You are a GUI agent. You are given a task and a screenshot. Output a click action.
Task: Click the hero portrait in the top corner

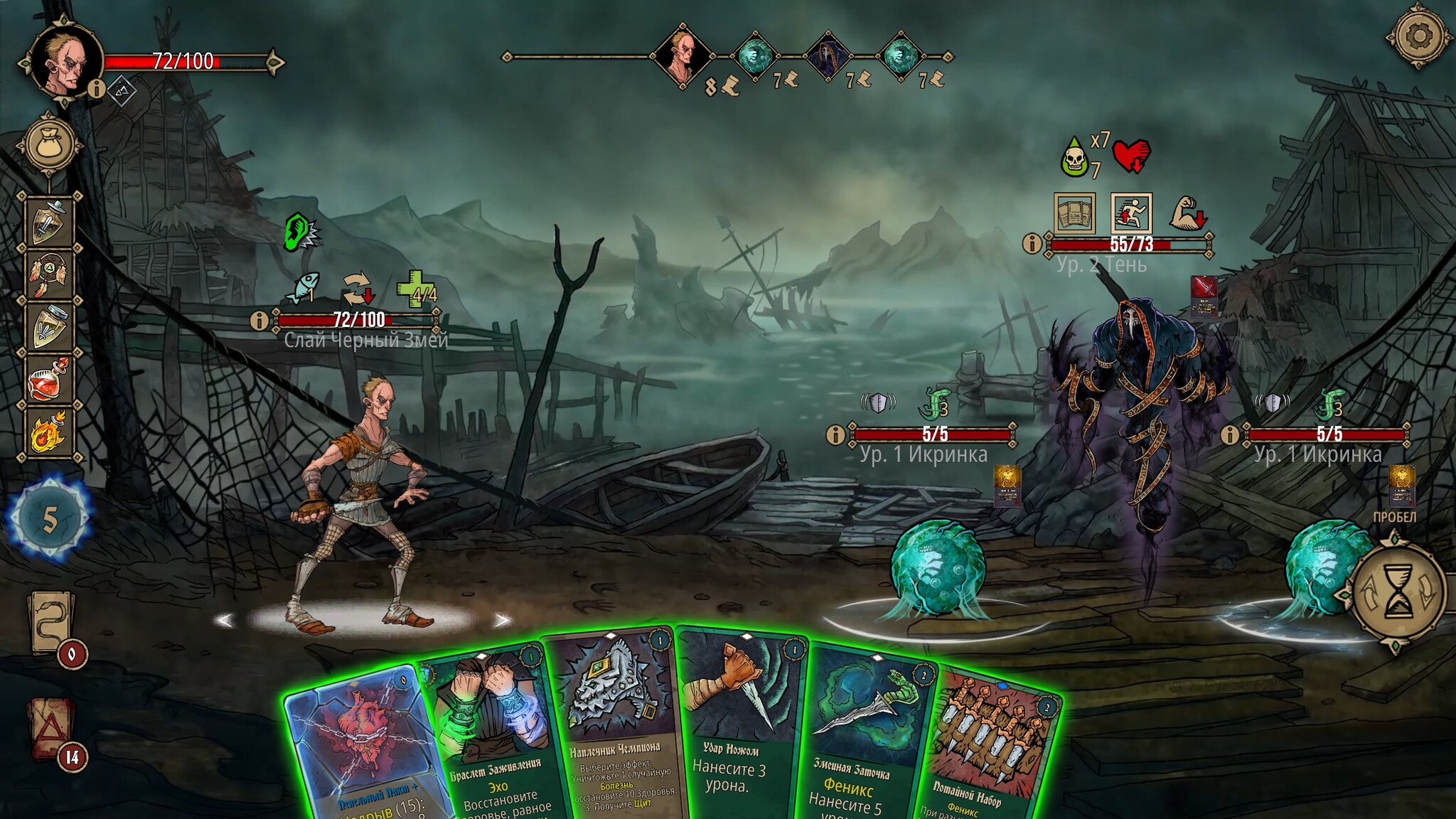65,62
